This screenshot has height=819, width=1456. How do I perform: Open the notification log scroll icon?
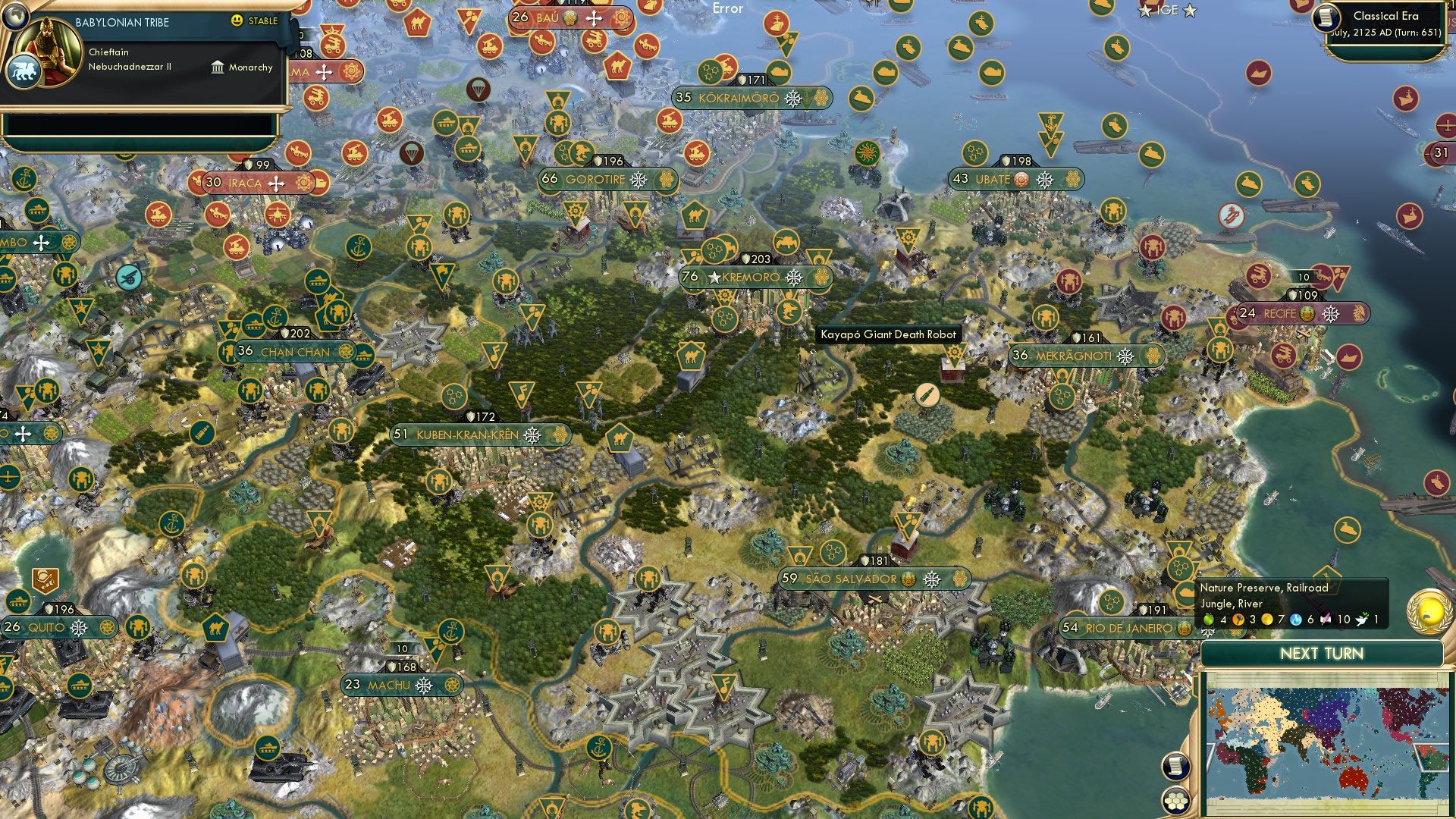pos(1177,767)
